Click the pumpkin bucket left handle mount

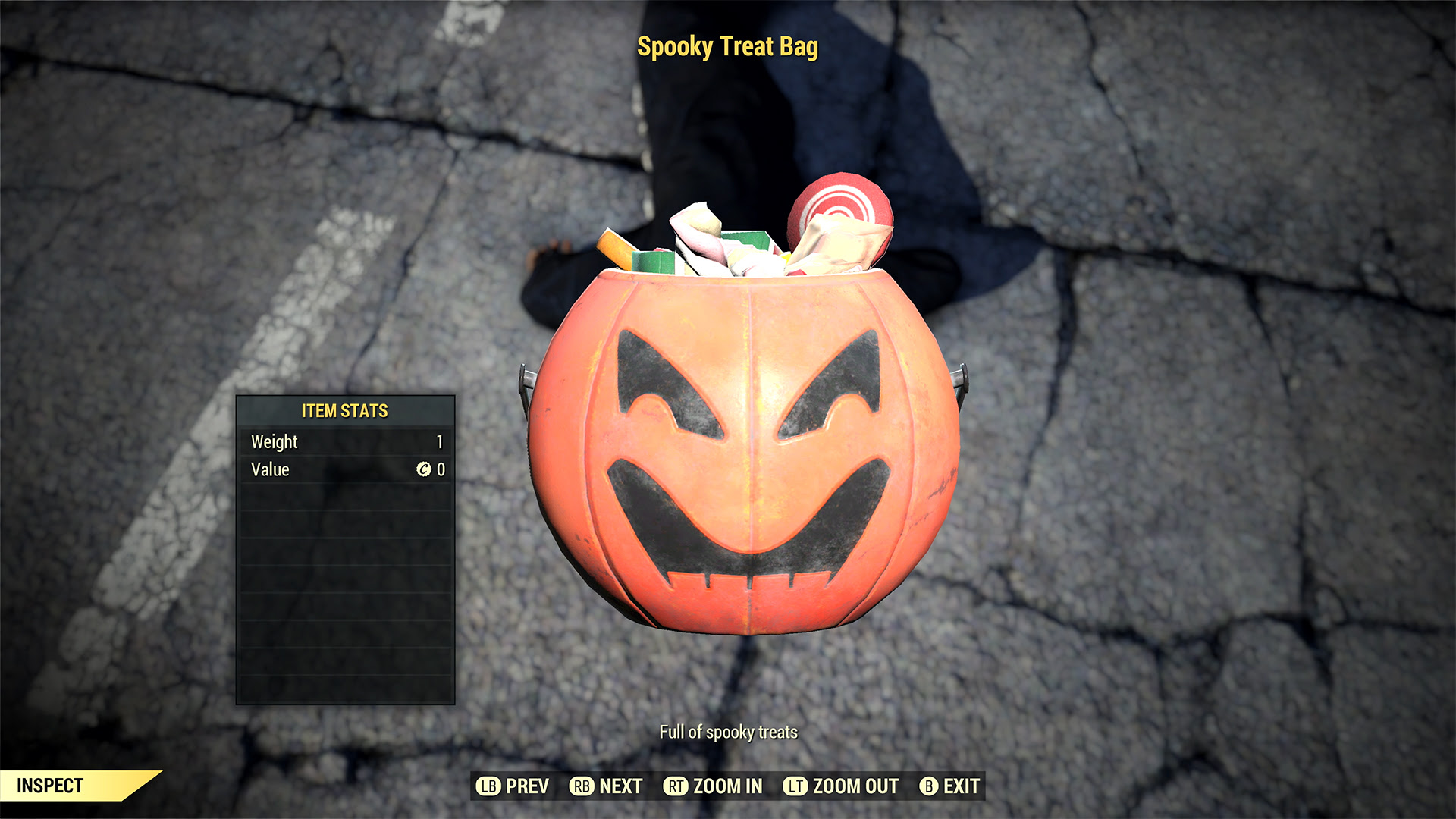coord(526,378)
